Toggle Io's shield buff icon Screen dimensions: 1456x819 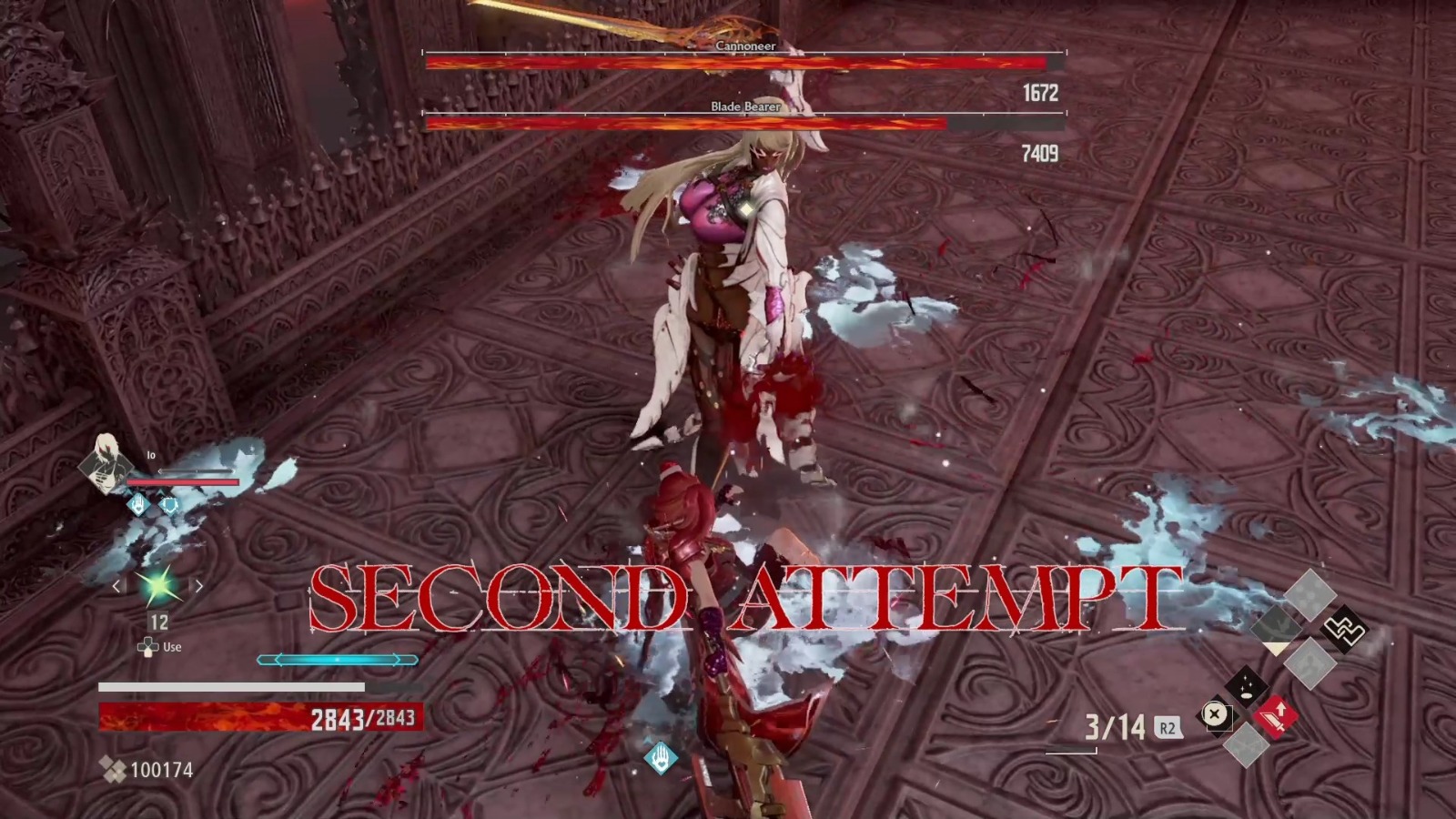[169, 506]
